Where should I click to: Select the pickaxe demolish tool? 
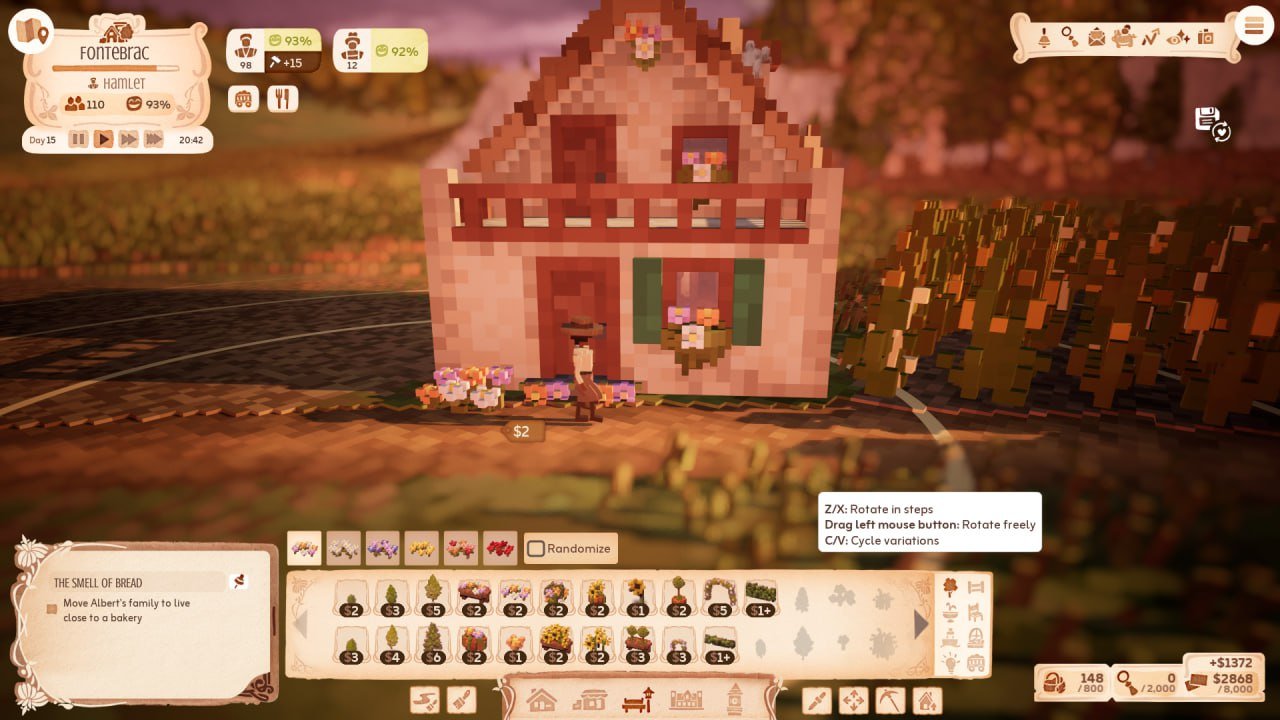889,699
